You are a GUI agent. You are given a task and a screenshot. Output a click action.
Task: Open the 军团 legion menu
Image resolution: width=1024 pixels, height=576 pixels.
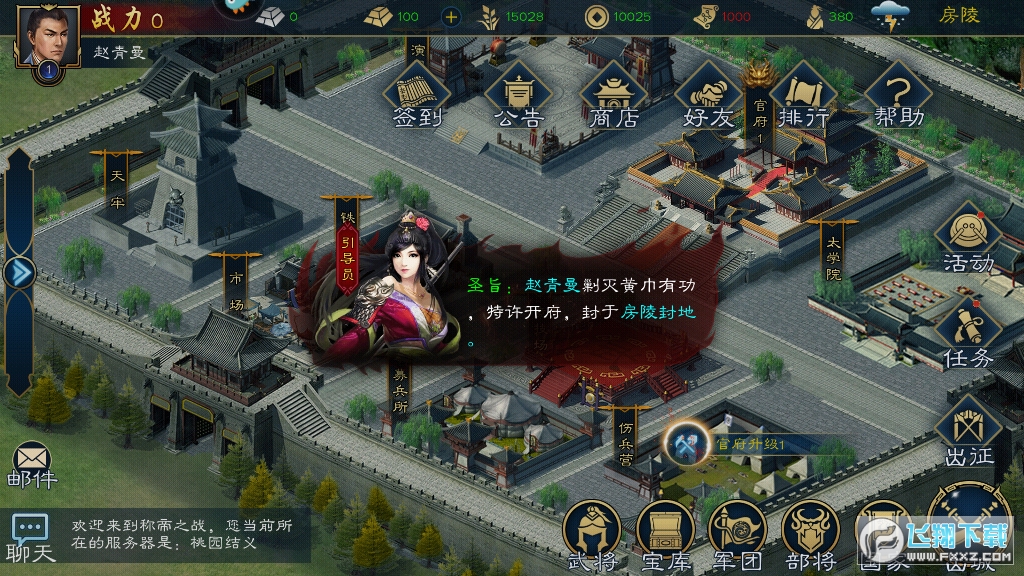pos(738,535)
